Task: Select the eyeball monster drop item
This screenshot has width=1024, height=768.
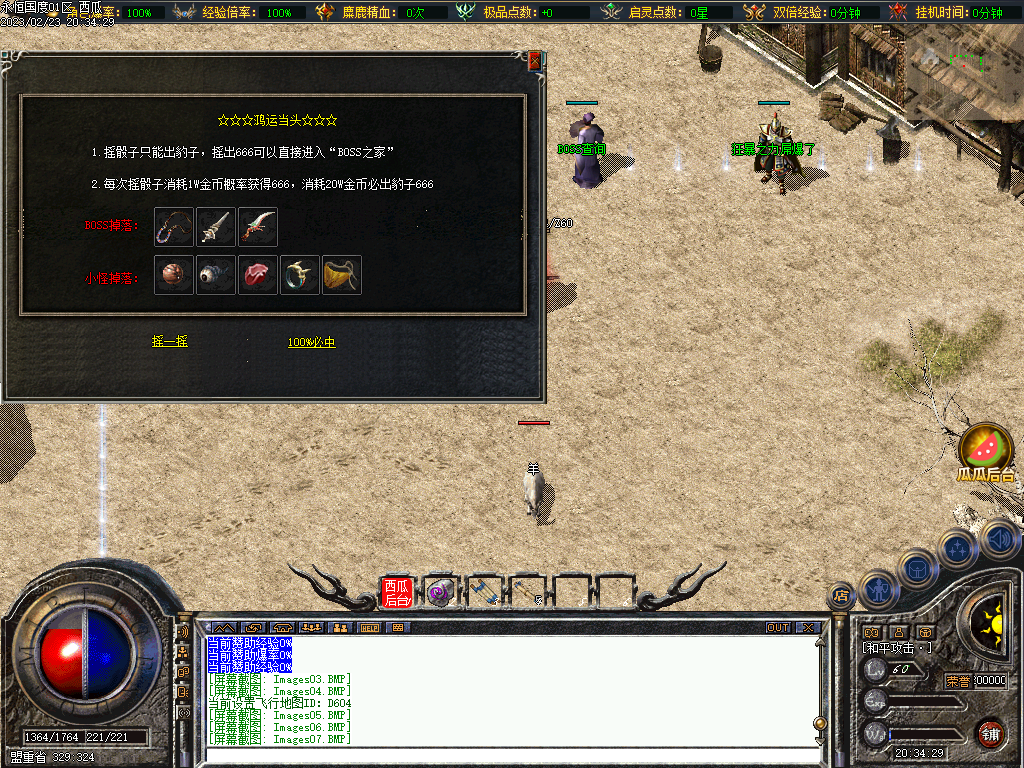Action: tap(216, 275)
